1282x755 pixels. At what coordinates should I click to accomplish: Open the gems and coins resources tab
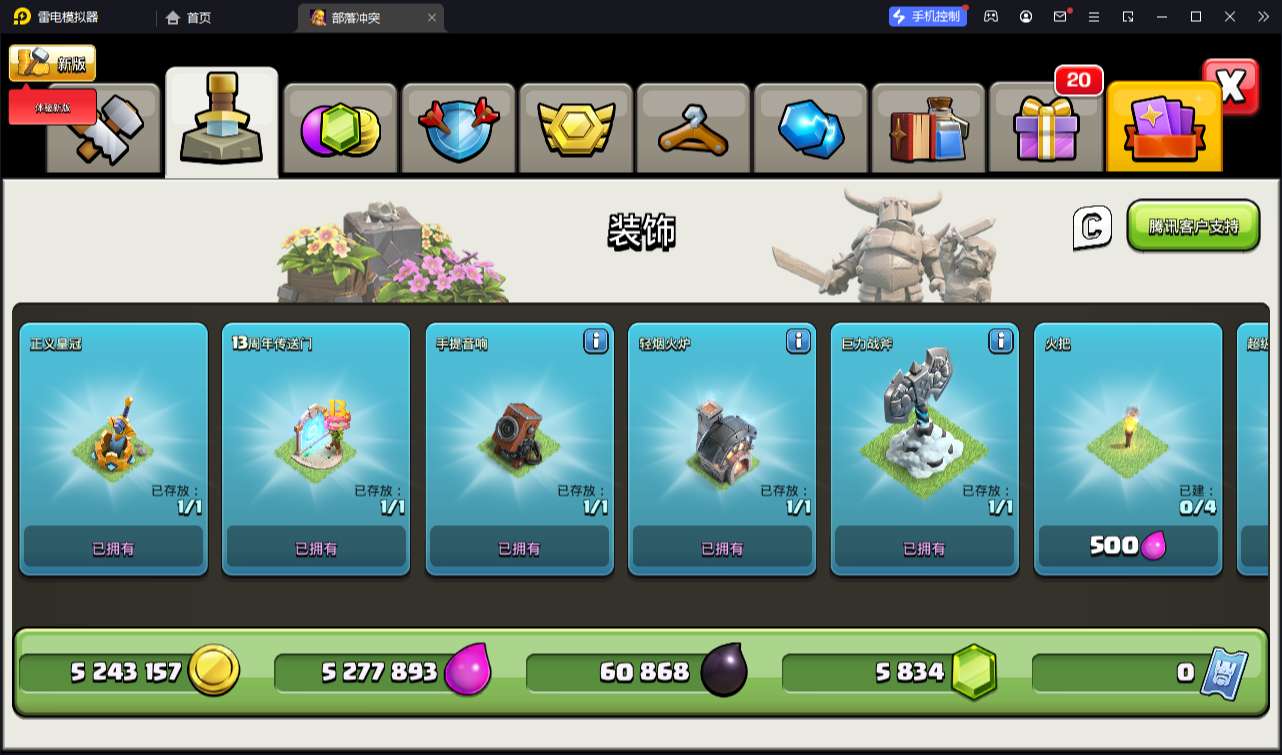click(340, 130)
